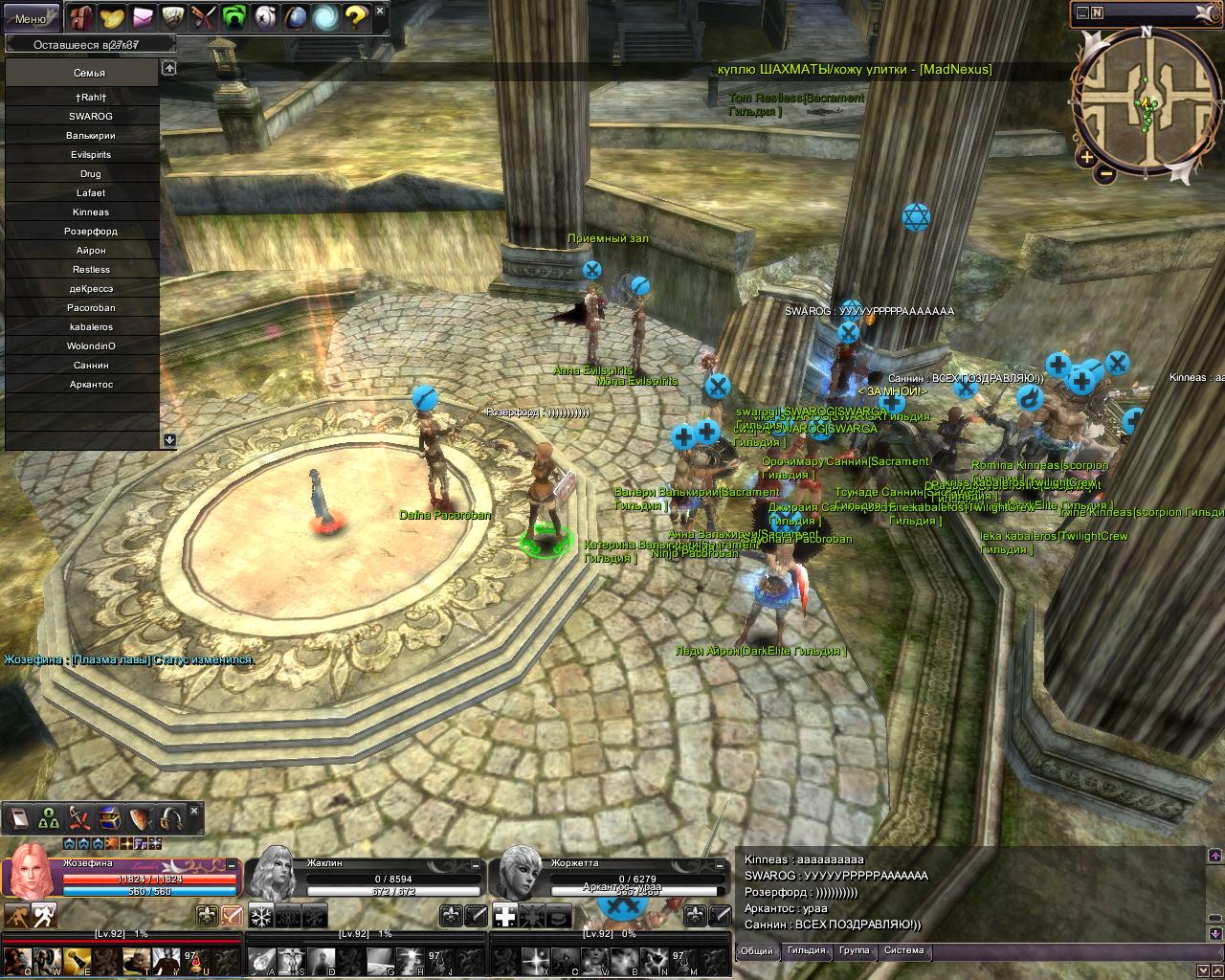Activate Жаклин's snowflake stance icon
This screenshot has width=1225, height=980.
pos(260,915)
